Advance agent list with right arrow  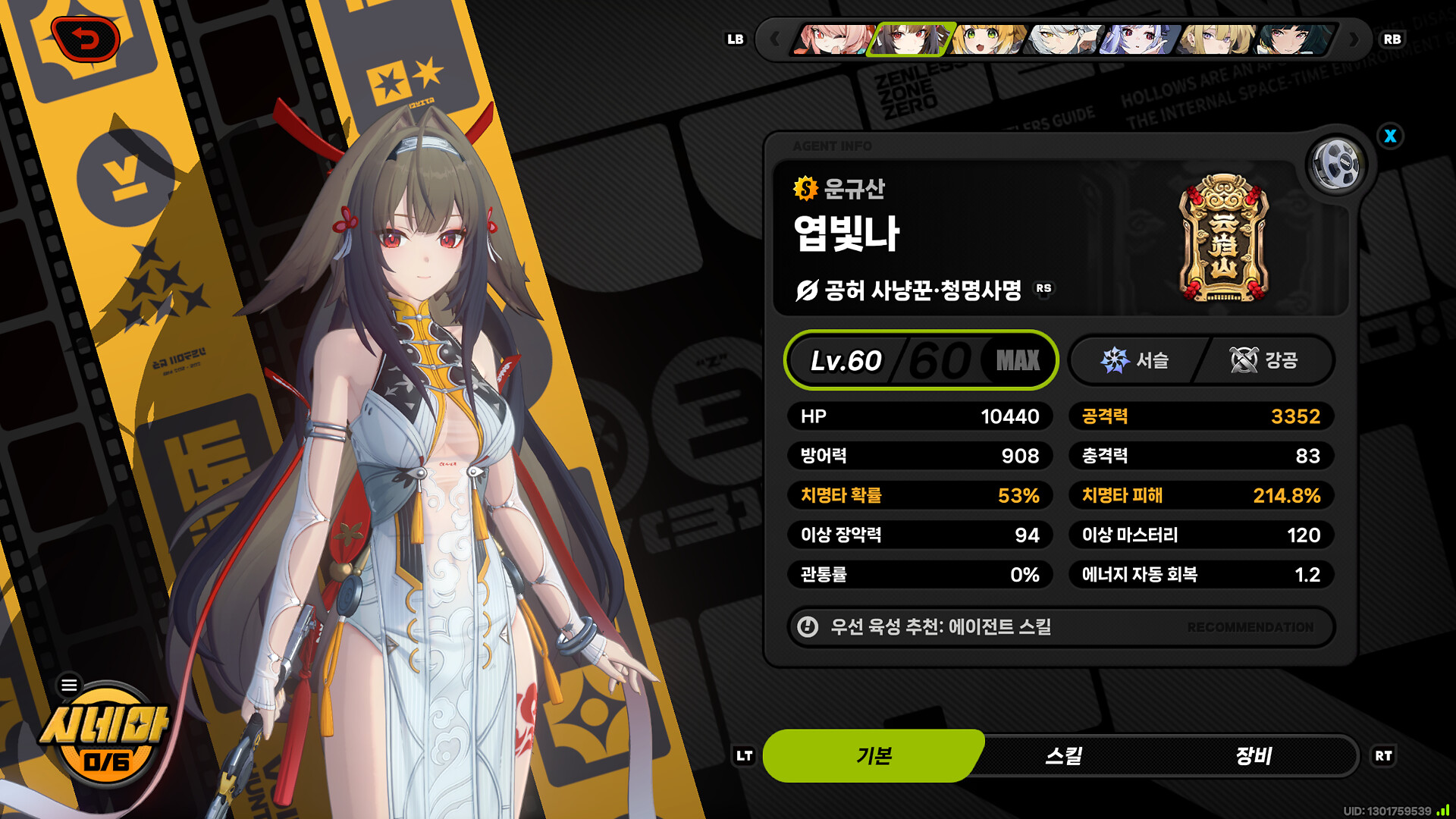point(1354,39)
